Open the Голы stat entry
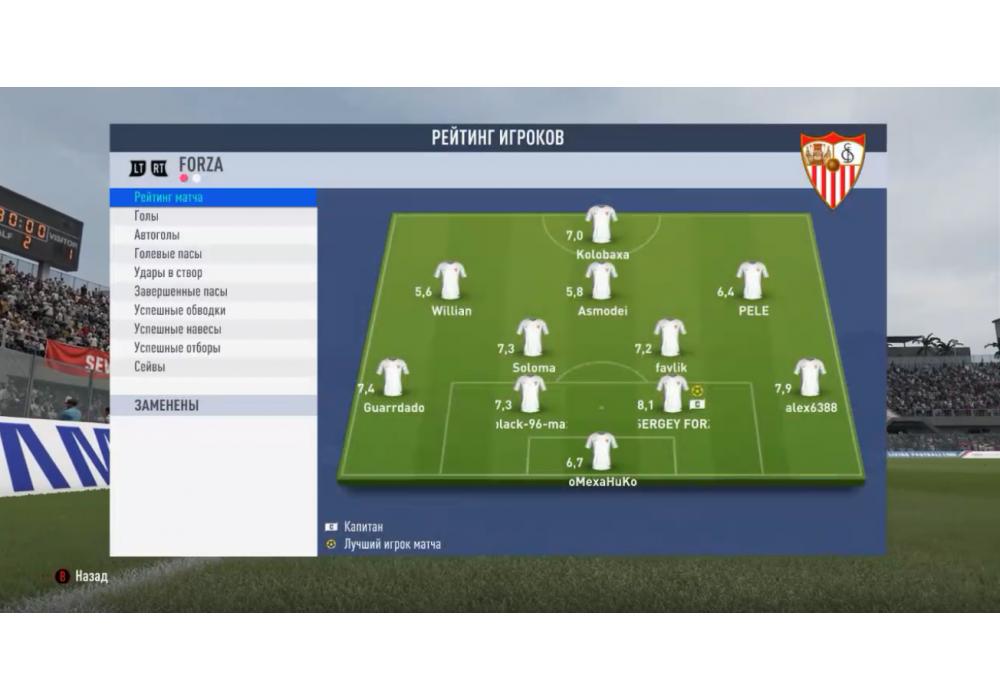1000x700 pixels. pos(147,217)
